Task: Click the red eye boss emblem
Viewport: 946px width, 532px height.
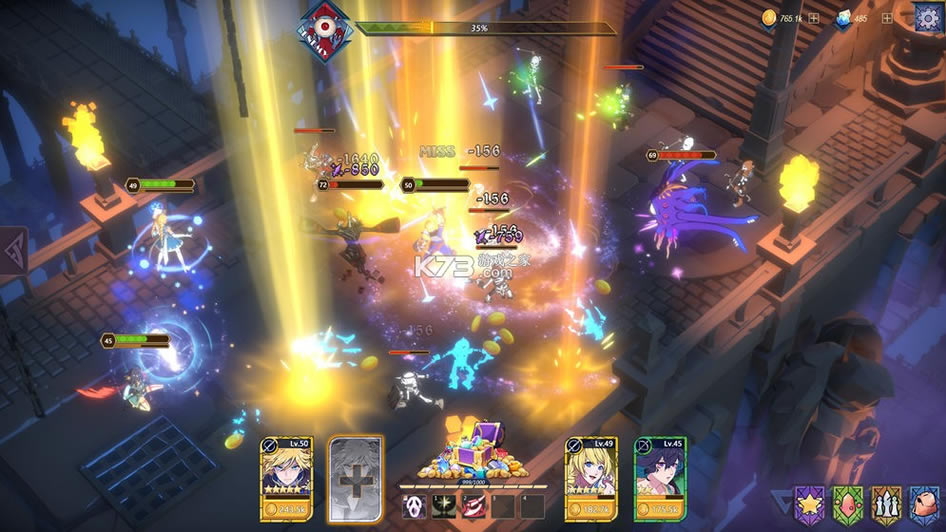Action: pos(326,29)
